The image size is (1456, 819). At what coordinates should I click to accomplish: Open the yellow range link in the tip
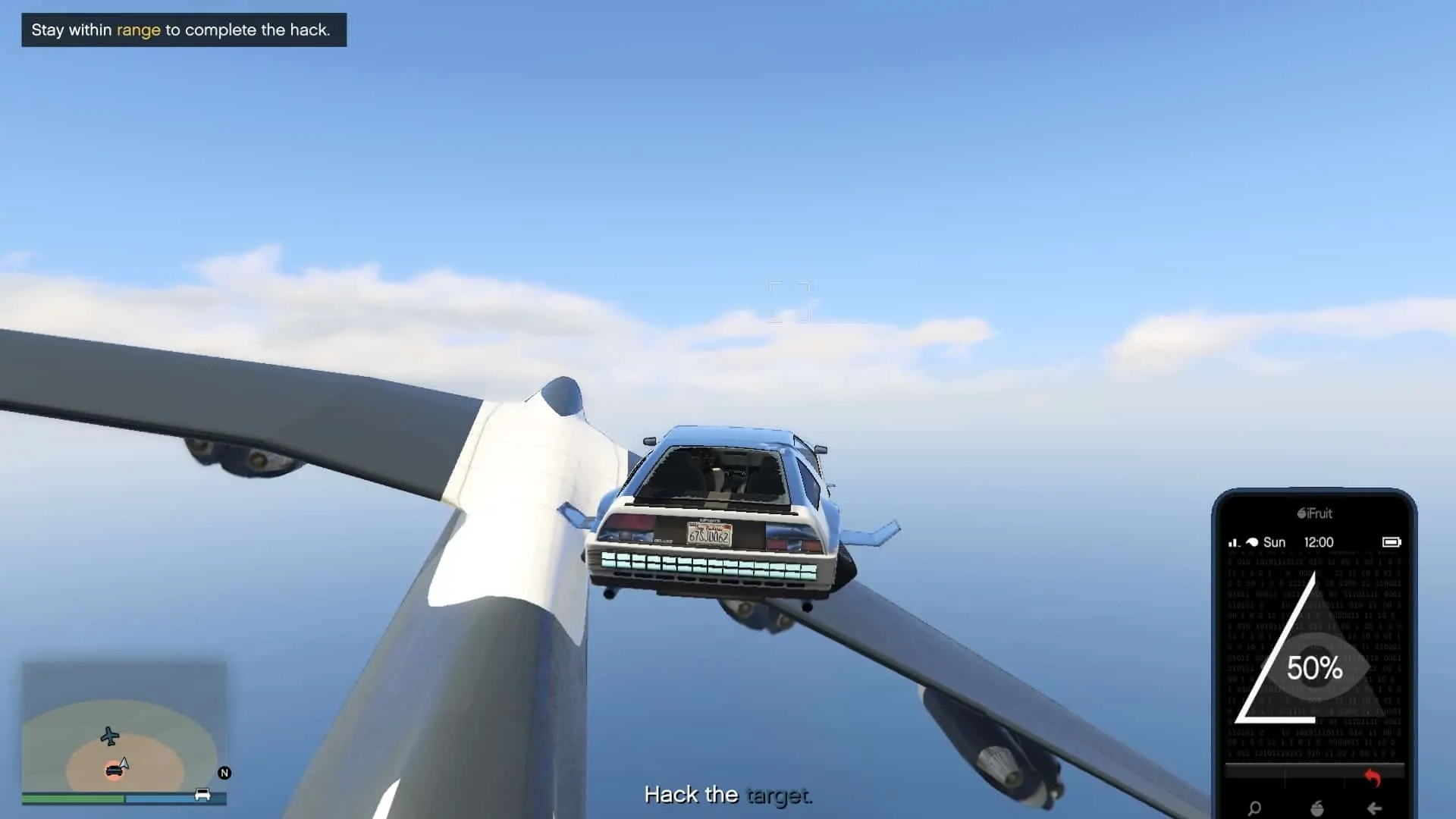click(x=139, y=30)
